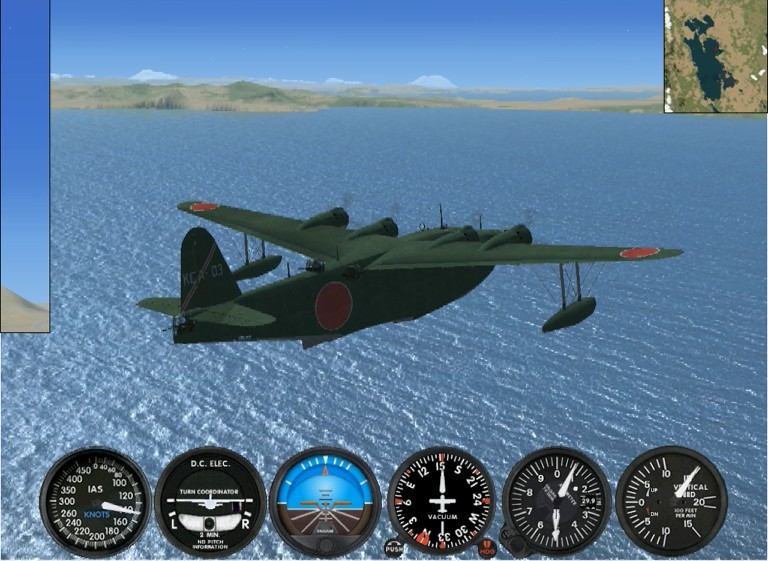Adjust the red HDG bug knob
This screenshot has width=768, height=561.
tap(487, 547)
